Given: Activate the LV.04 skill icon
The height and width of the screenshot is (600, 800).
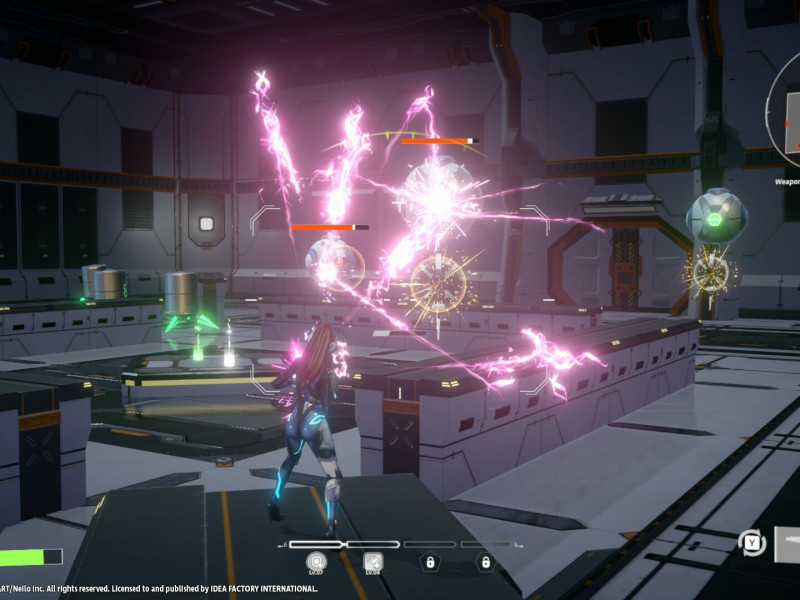Looking at the screenshot, I should coord(373,562).
